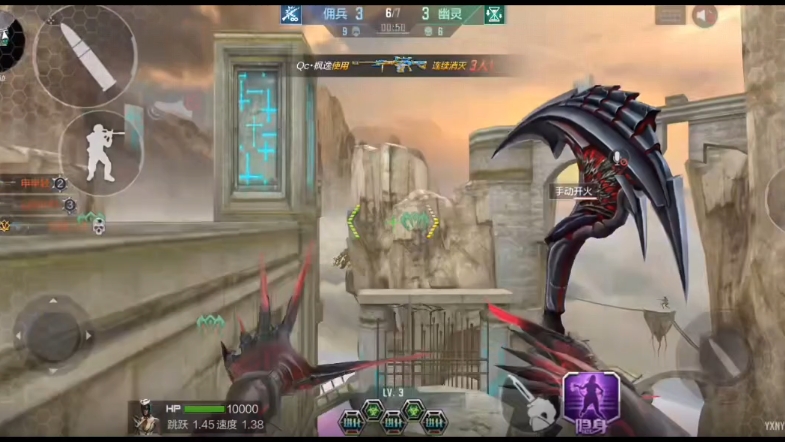Tap the aiming soldier stance button
Screen dimensions: 785x442
click(99, 152)
